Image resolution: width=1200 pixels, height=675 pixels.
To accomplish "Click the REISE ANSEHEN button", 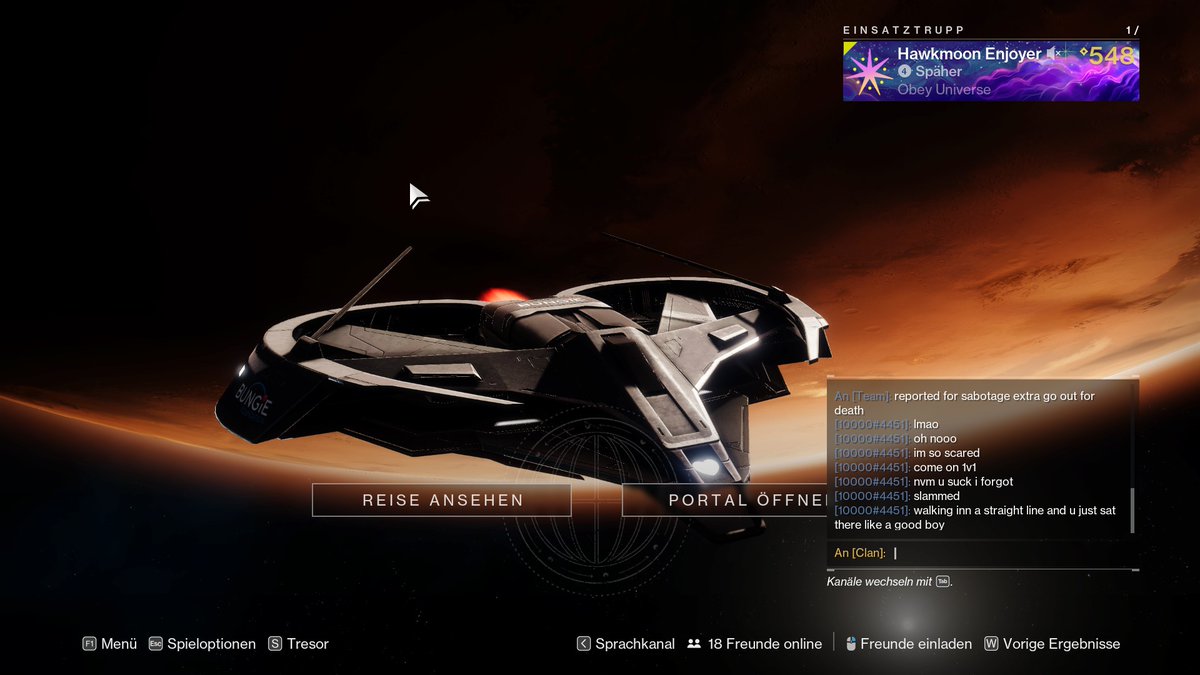I will tap(442, 500).
